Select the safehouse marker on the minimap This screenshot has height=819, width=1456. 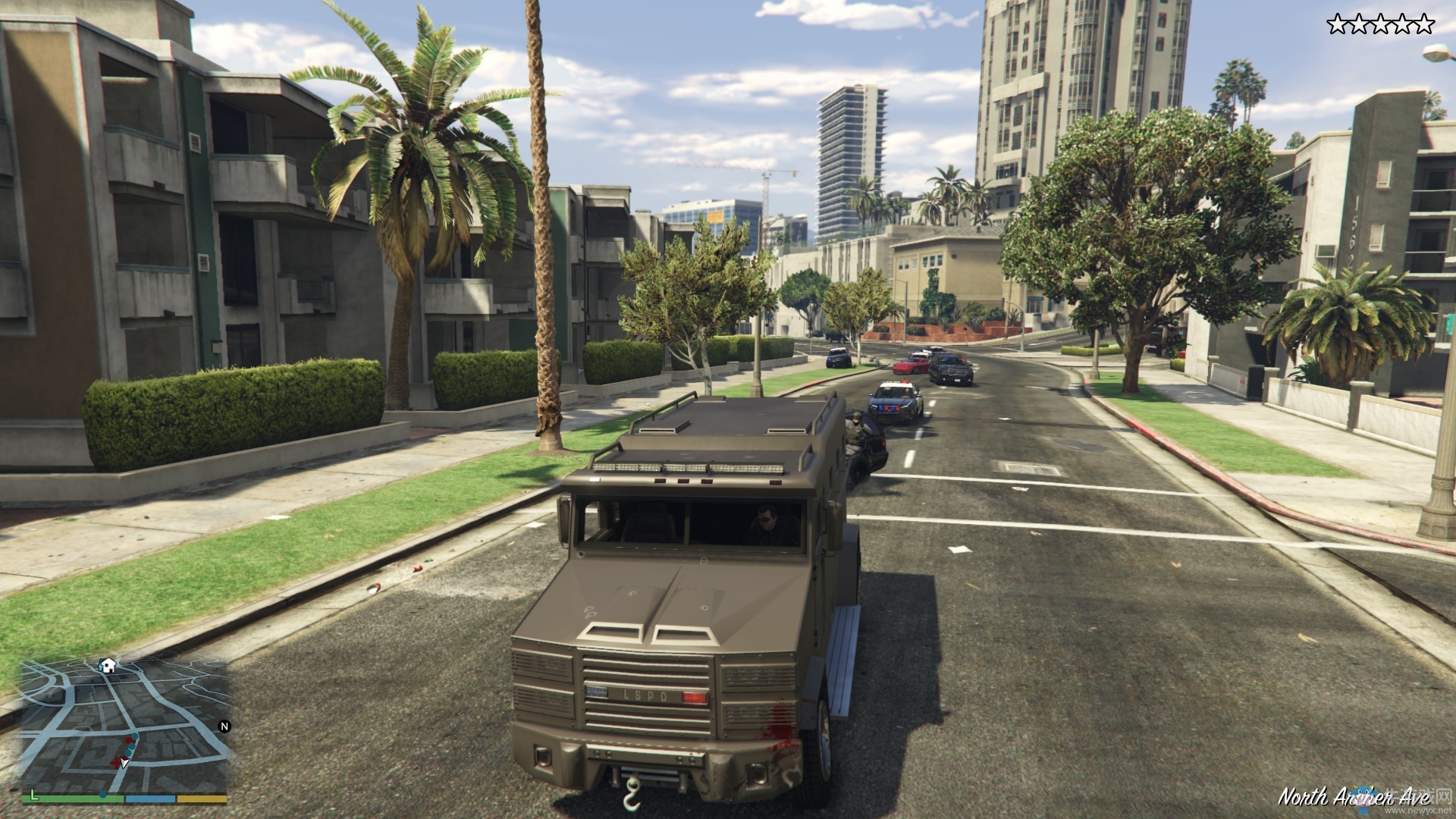pyautogui.click(x=108, y=666)
